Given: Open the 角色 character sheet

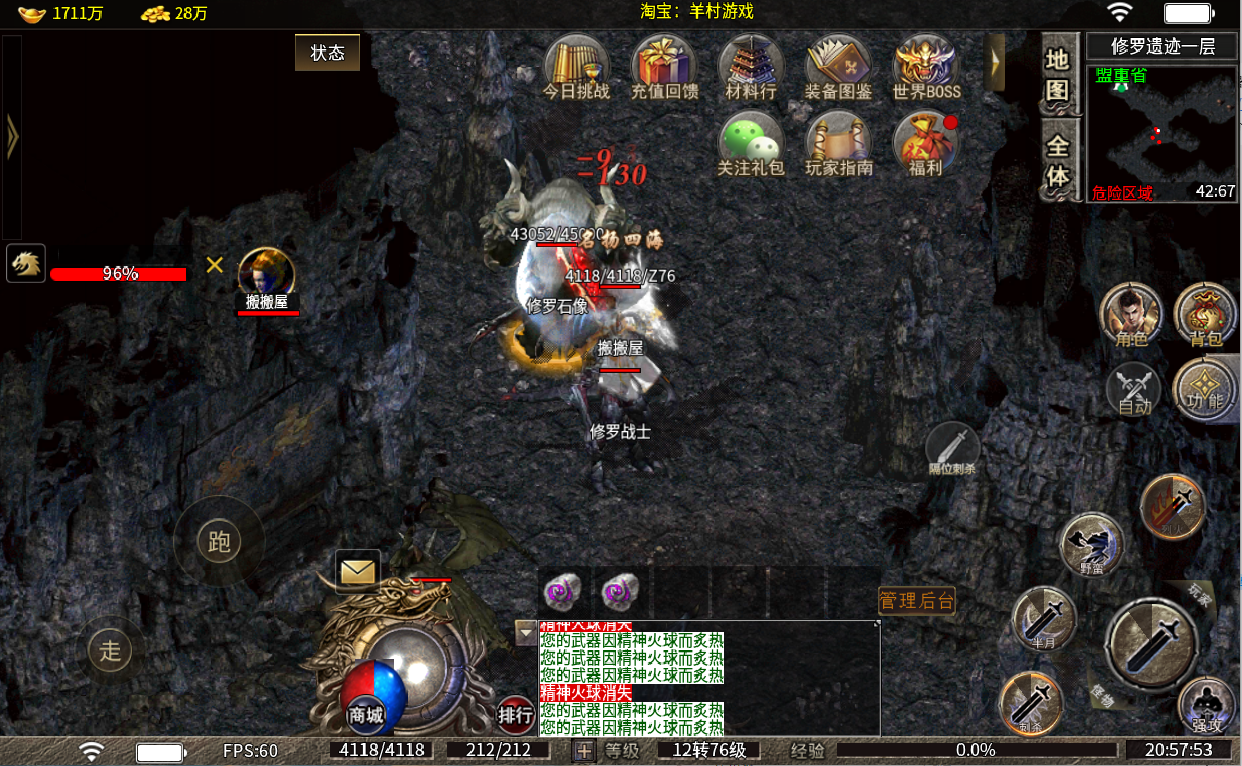Looking at the screenshot, I should coord(1131,315).
